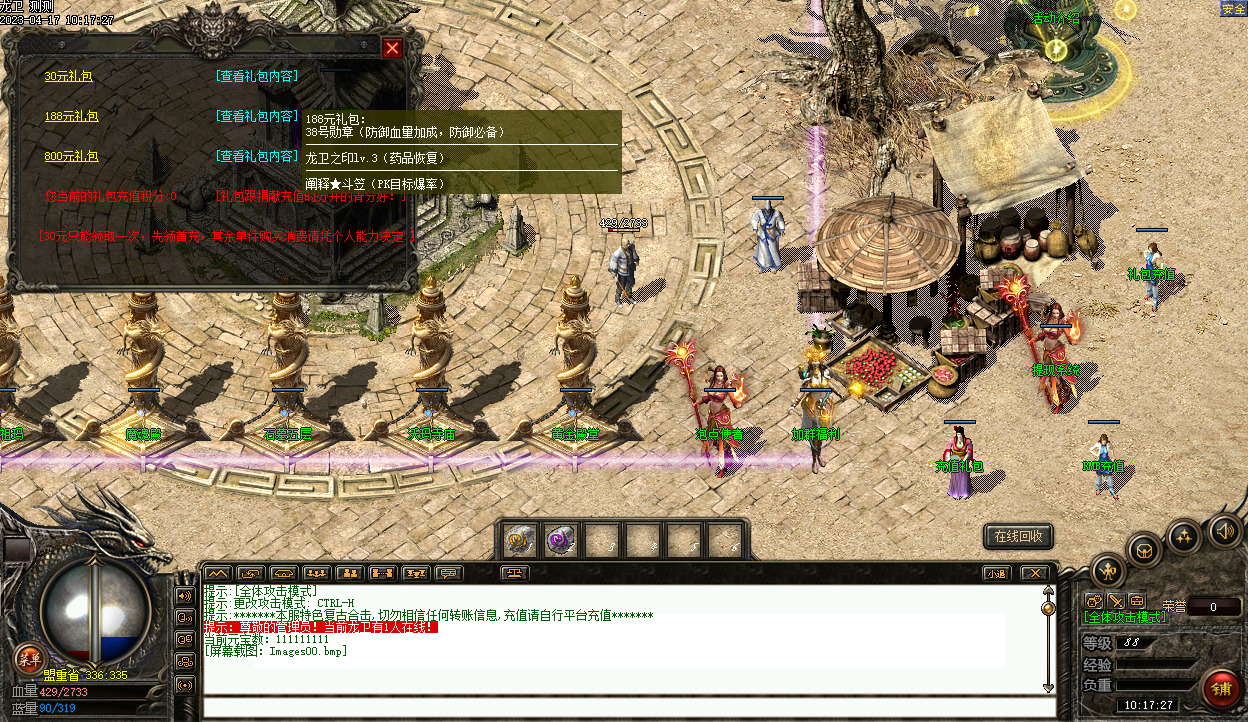Viewport: 1248px width, 722px height.
Task: Use the purple spiral stone in slot 2
Action: pyautogui.click(x=560, y=540)
